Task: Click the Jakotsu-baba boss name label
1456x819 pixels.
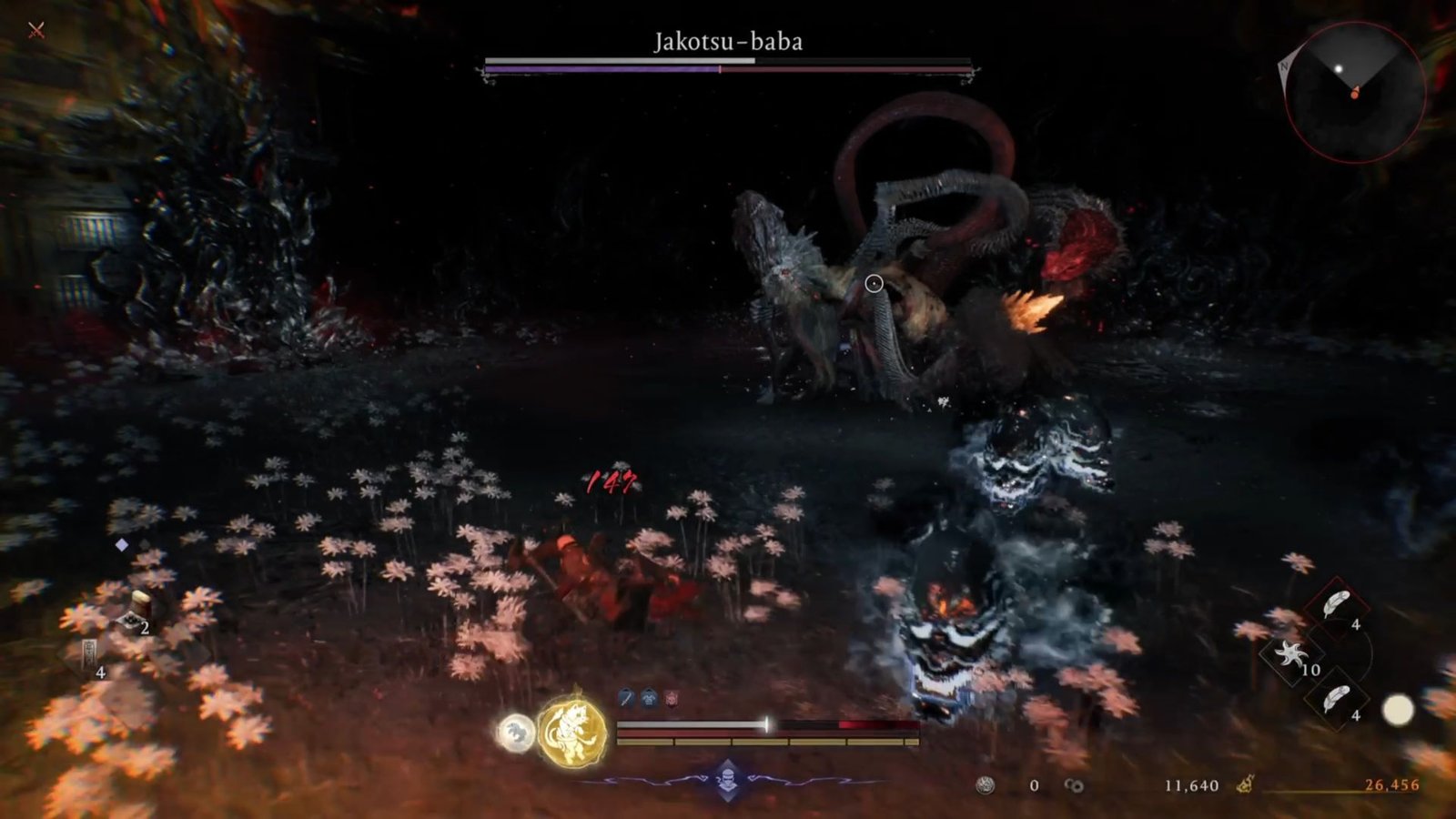Action: click(728, 39)
